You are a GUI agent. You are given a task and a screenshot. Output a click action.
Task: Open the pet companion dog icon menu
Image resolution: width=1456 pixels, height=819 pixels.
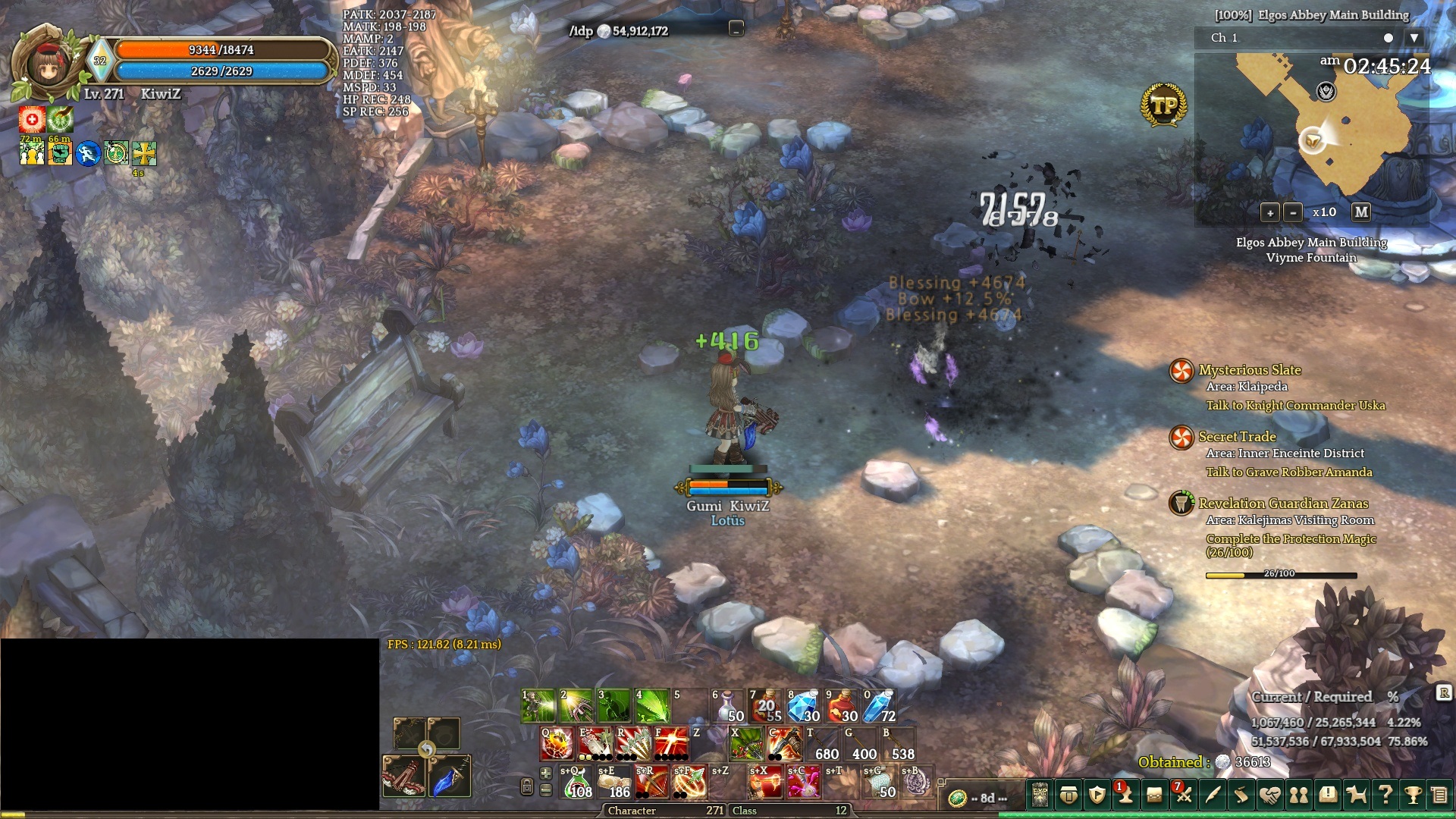(1356, 795)
